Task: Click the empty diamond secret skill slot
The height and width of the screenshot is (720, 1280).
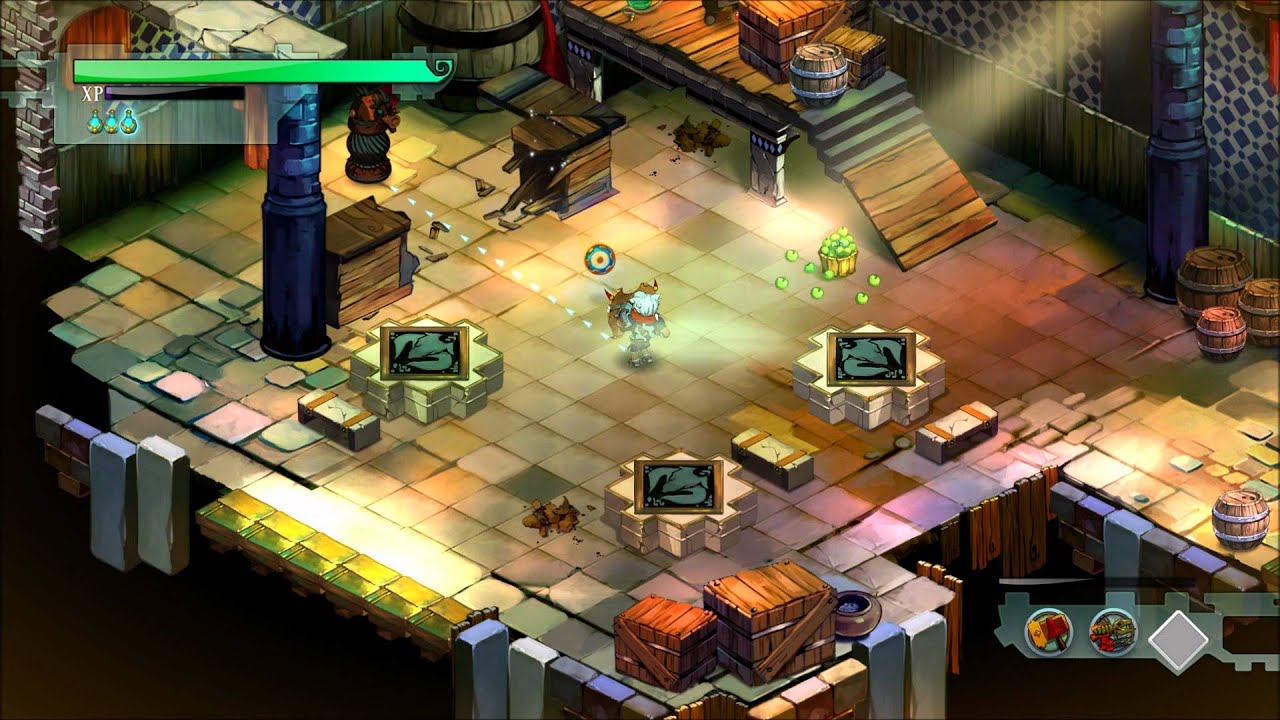Action: point(1179,639)
